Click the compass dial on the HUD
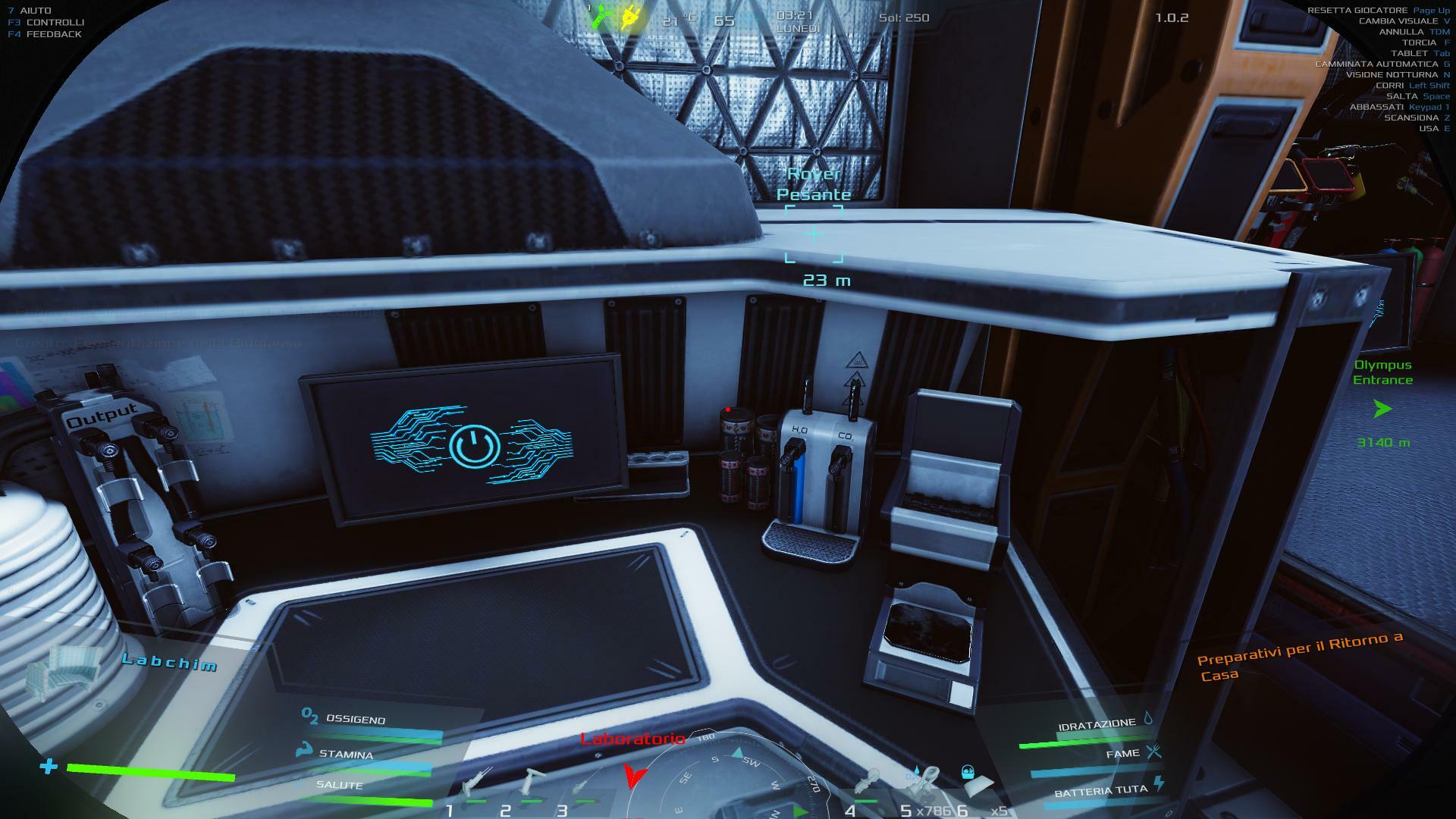1456x819 pixels. (728, 781)
